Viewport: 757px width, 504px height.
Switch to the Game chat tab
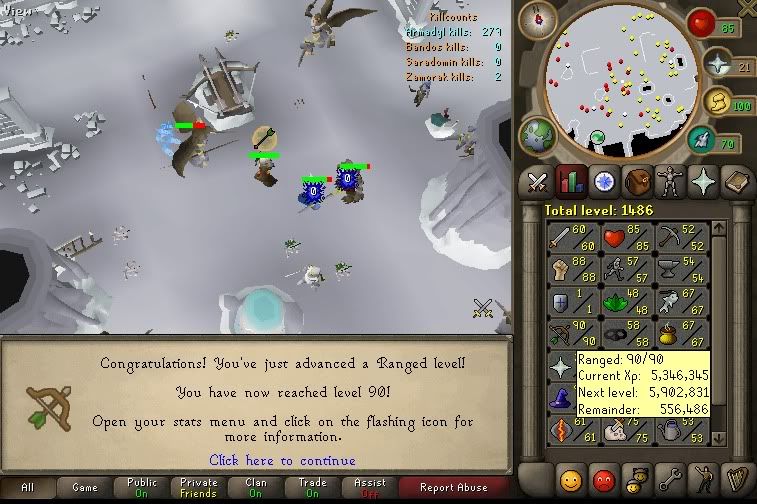[85, 488]
